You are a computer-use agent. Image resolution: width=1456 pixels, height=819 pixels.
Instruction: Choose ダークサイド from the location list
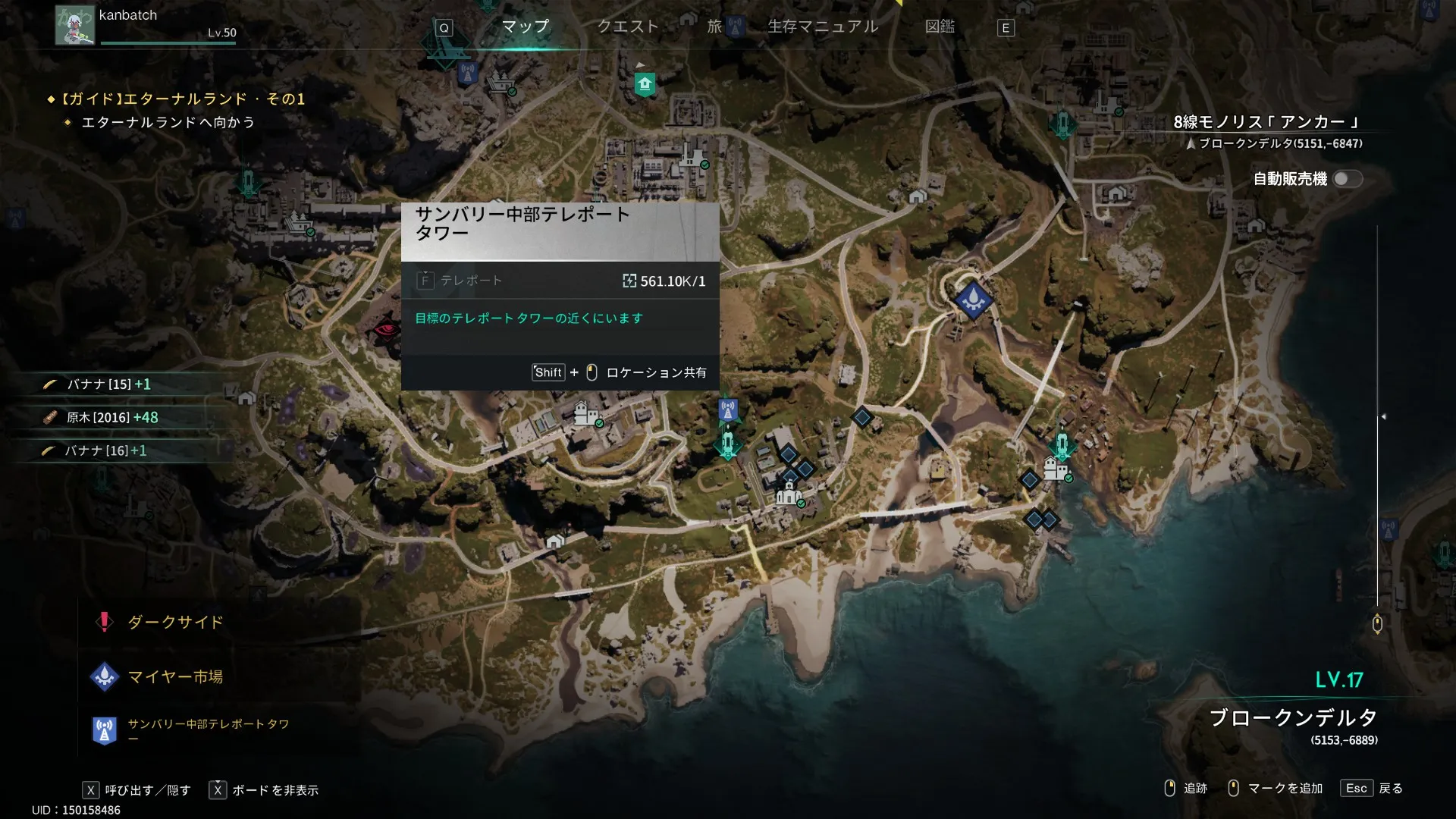pos(175,623)
